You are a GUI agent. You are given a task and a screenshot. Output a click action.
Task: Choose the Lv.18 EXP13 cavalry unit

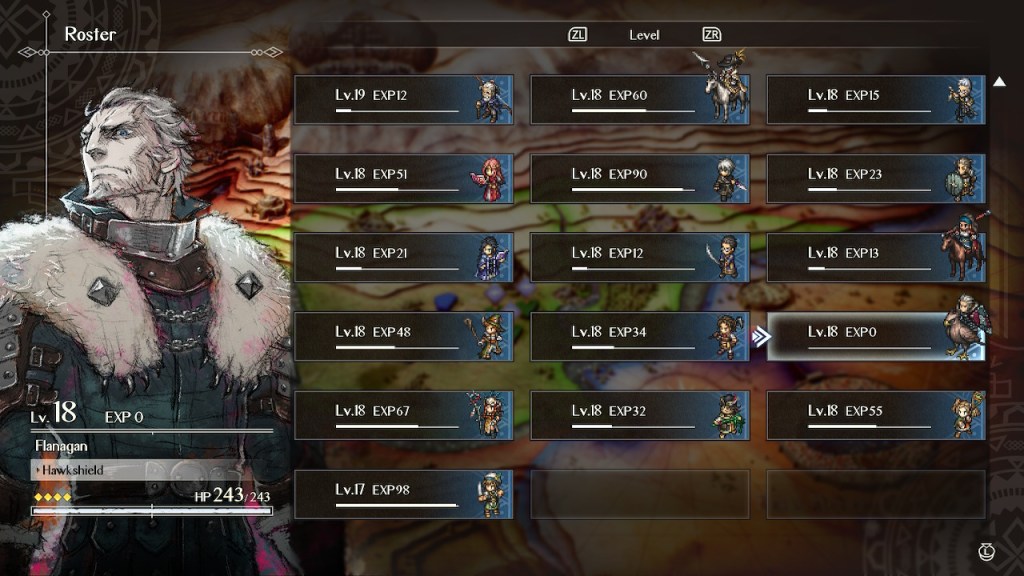(x=876, y=258)
